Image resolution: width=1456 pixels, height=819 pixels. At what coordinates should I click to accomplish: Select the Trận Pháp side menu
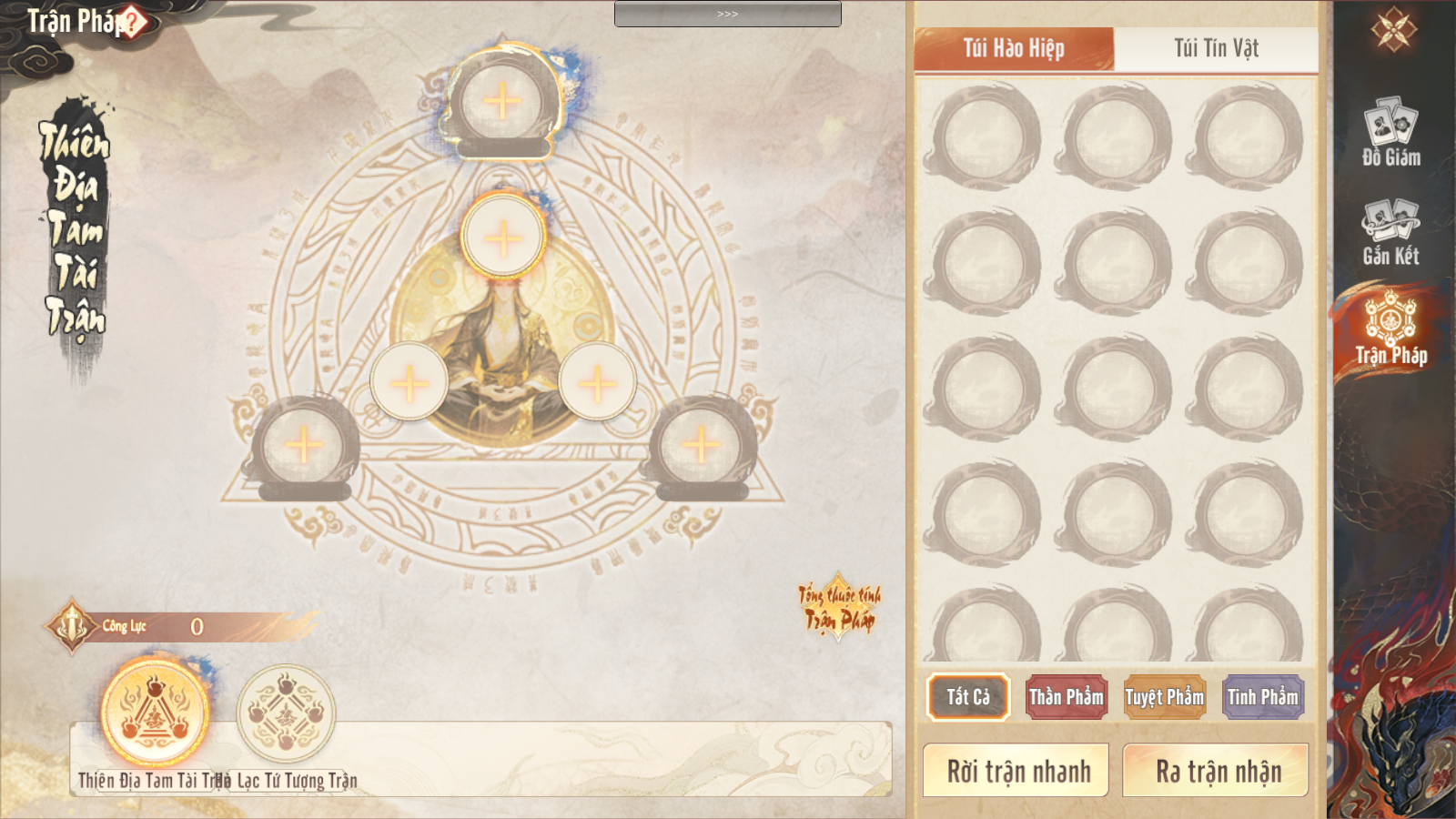coord(1391,329)
